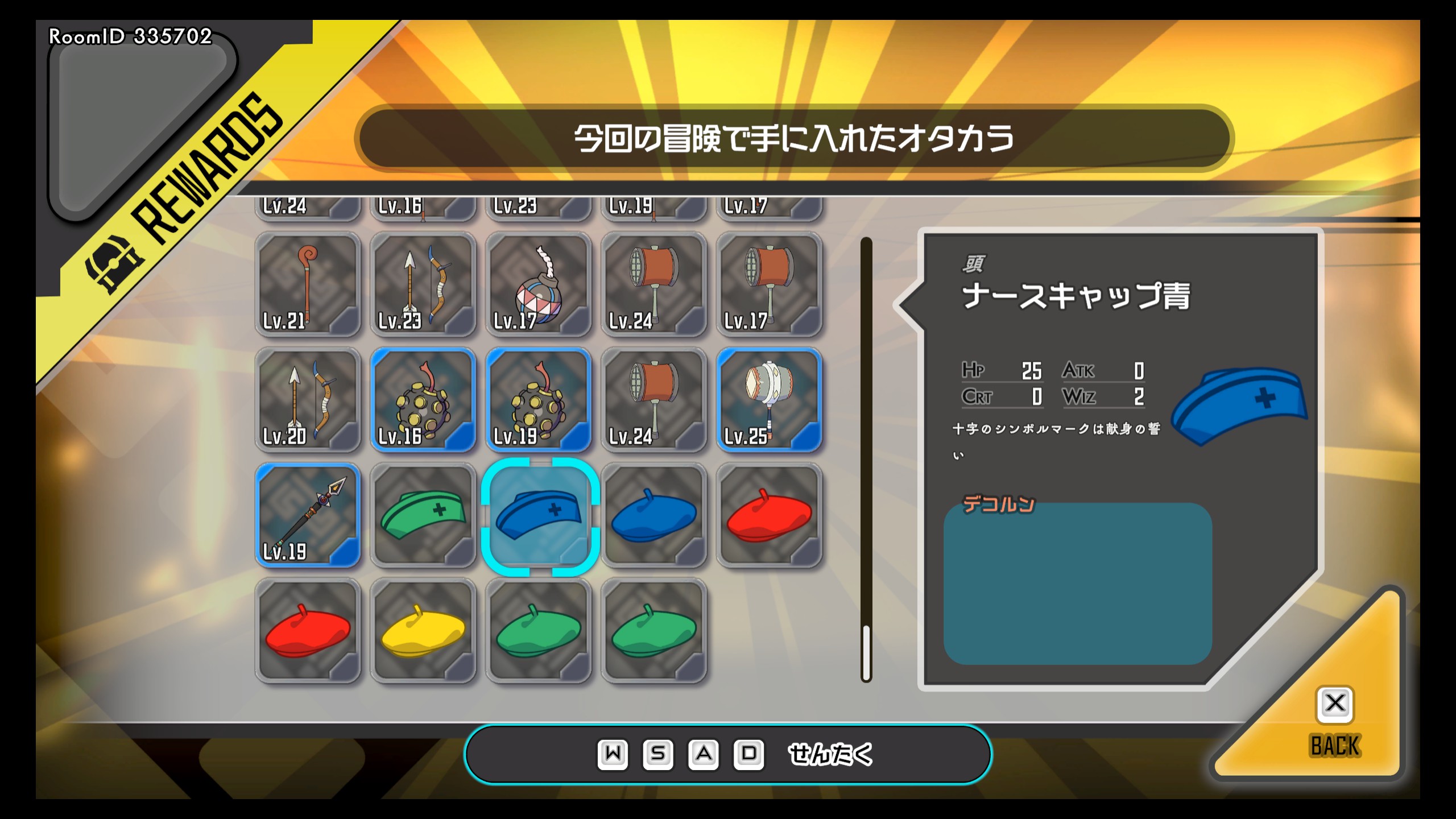This screenshot has height=819, width=1456.
Task: Select the Lv.20 bow and arrow
Action: pos(308,400)
